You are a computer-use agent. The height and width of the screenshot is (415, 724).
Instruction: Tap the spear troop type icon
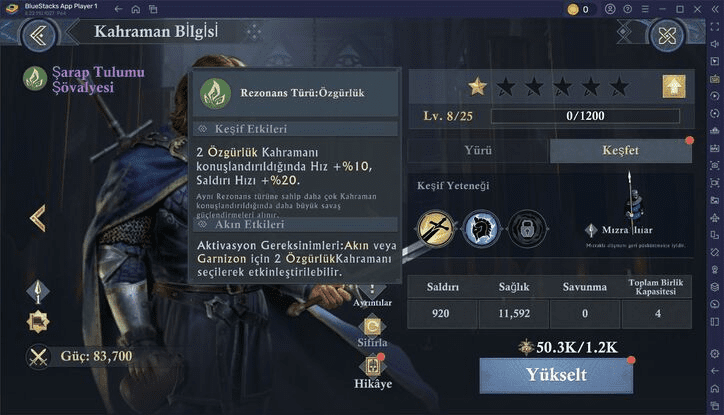pyautogui.click(x=38, y=291)
